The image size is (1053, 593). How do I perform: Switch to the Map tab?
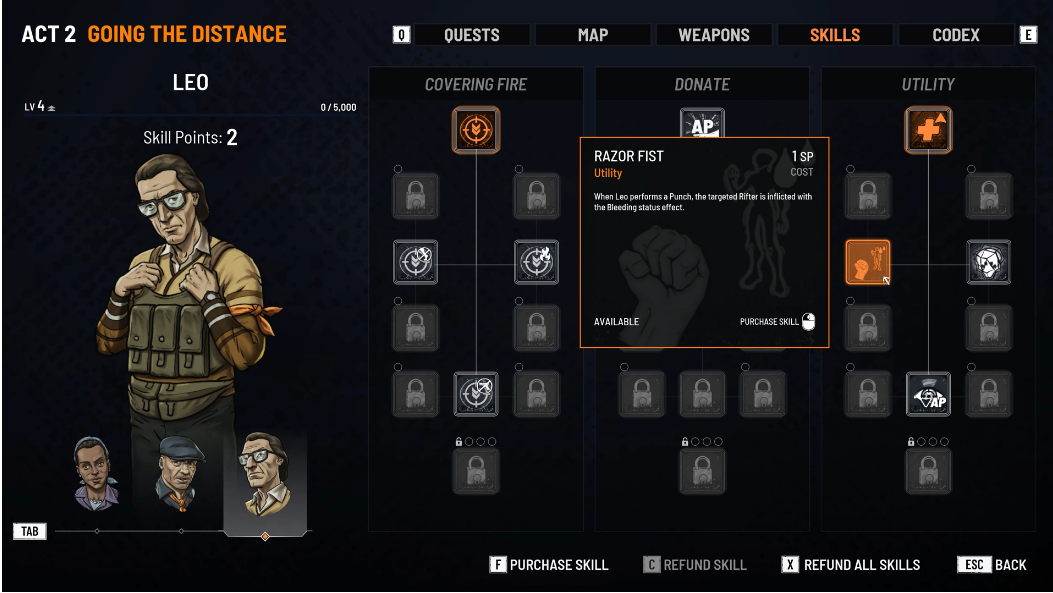[593, 35]
